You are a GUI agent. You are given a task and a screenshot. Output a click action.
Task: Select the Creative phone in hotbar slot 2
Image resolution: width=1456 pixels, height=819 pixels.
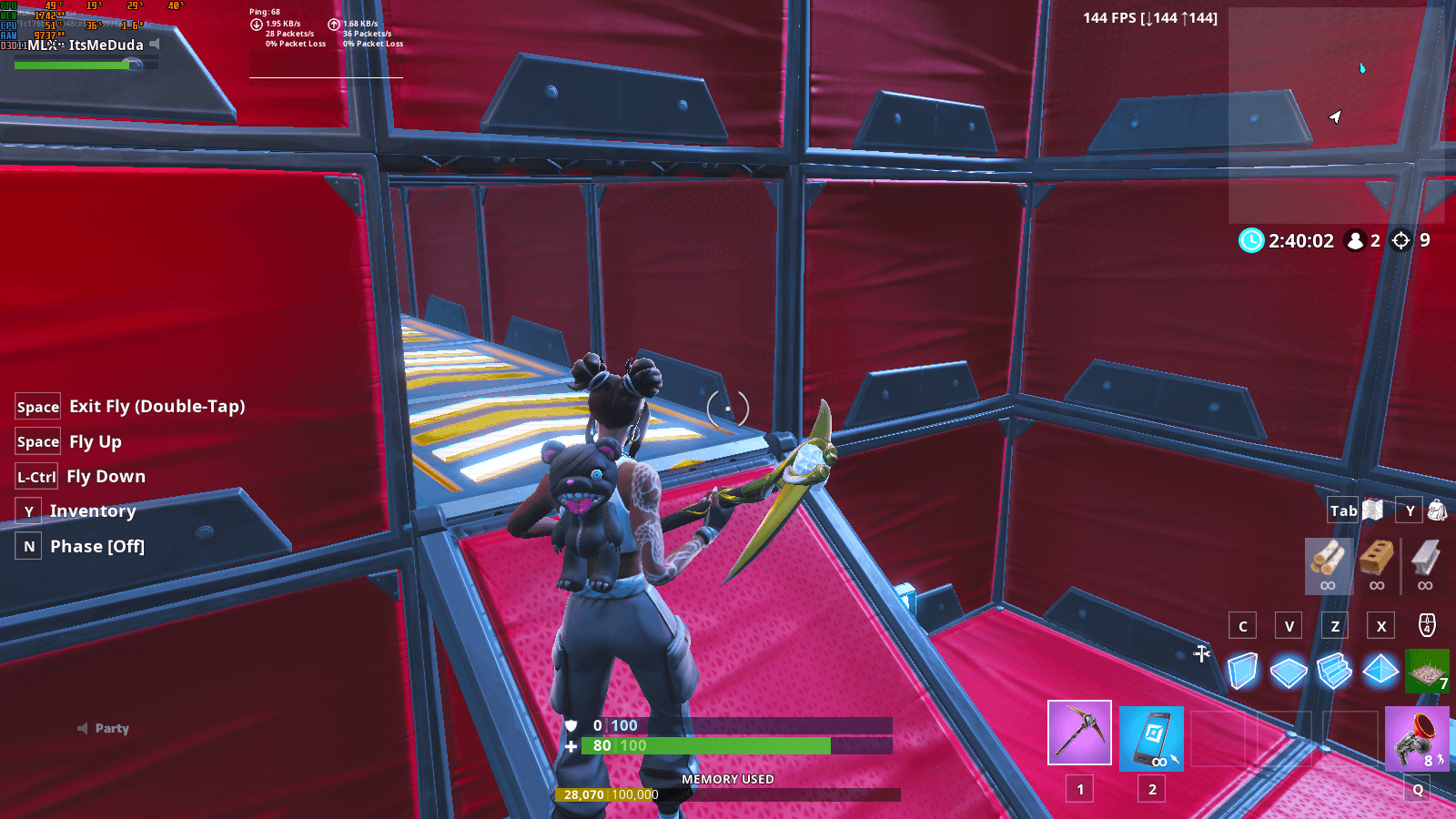pos(1152,739)
